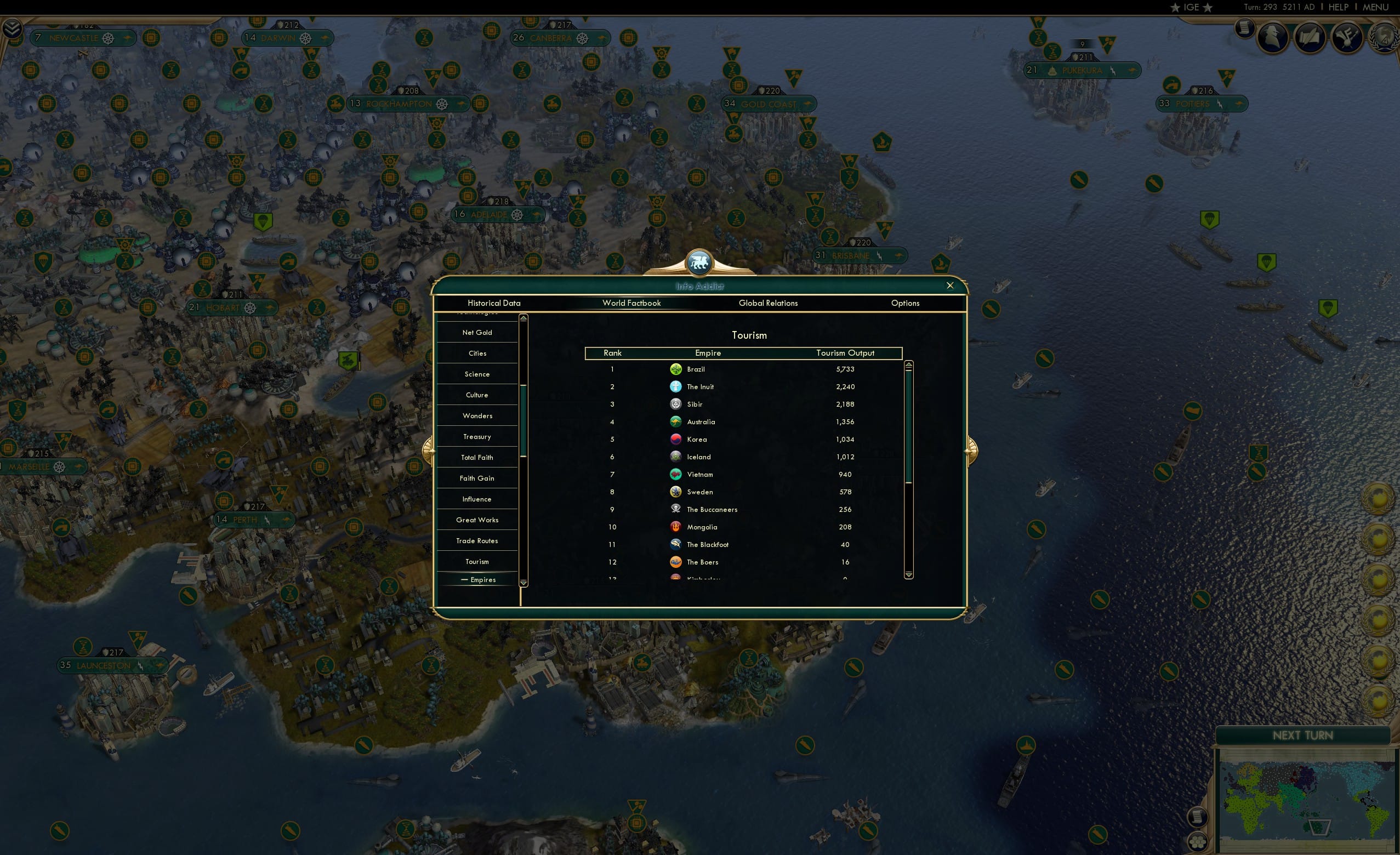Image resolution: width=1400 pixels, height=855 pixels.
Task: Select the Science category in the sidebar
Action: tap(477, 374)
